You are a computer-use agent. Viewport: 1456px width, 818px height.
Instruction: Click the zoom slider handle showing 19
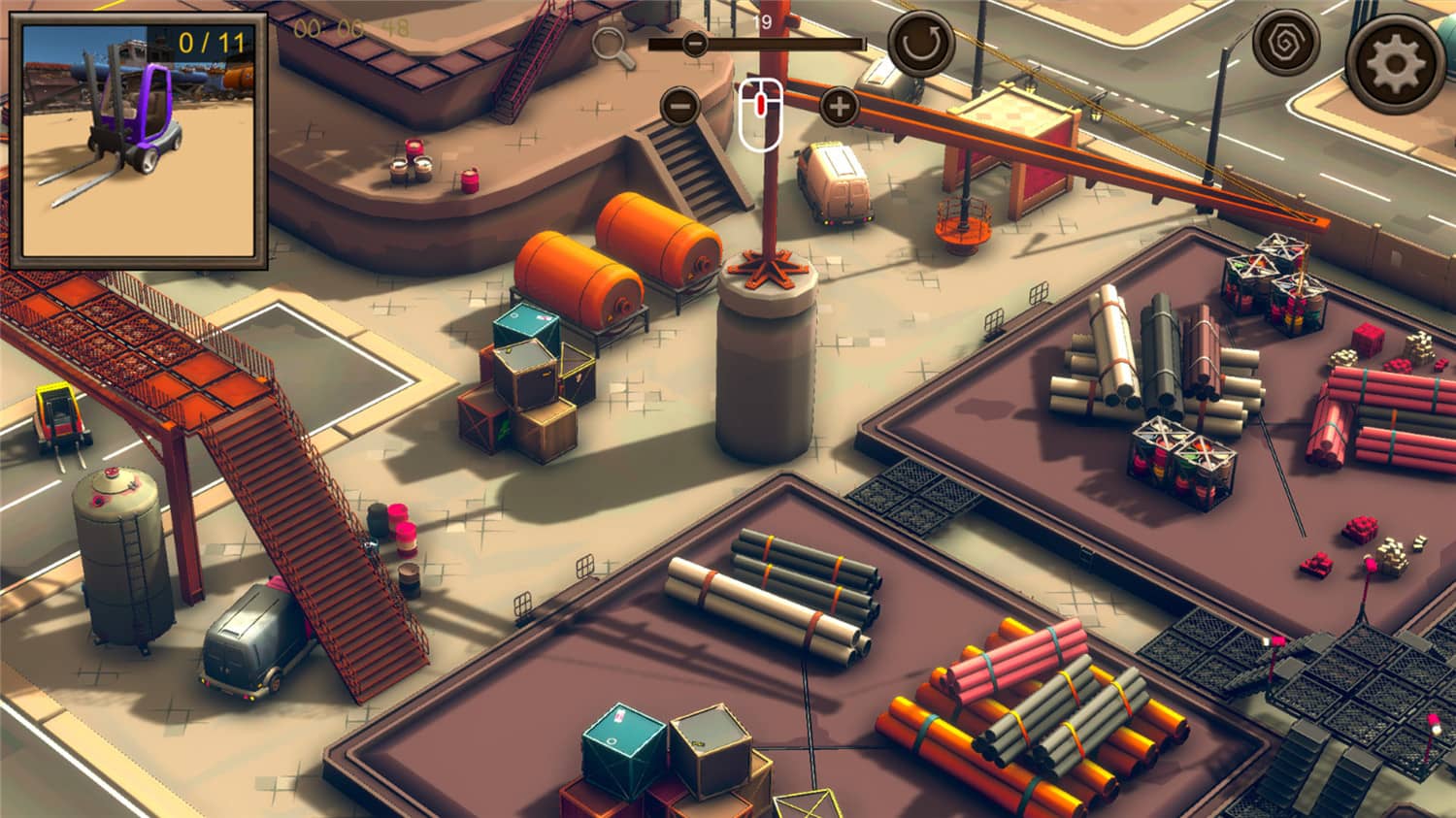pyautogui.click(x=696, y=44)
